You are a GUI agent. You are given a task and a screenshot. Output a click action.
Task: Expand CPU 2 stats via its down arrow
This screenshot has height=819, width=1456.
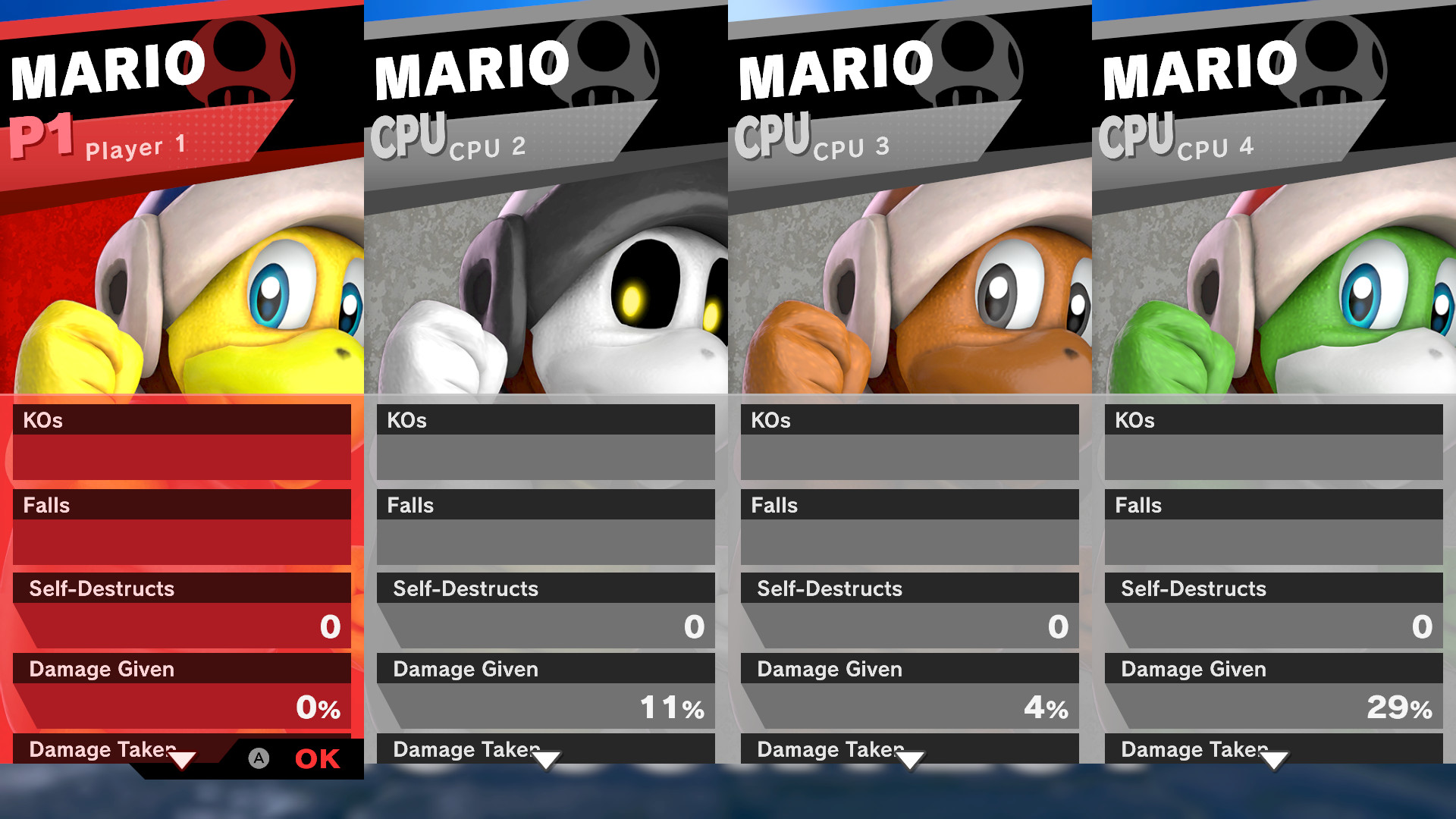(x=545, y=758)
